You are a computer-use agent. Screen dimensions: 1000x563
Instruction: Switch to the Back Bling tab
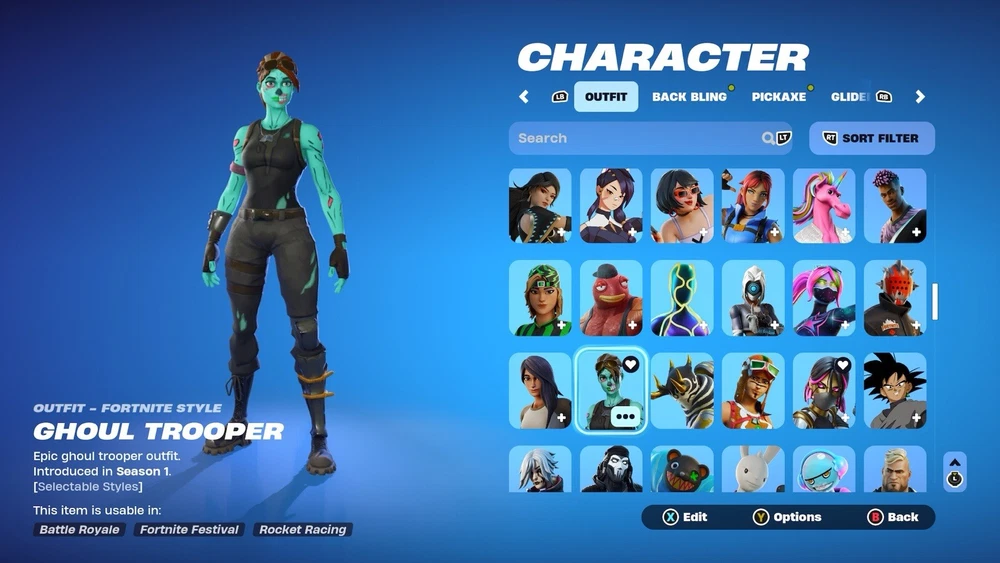689,97
